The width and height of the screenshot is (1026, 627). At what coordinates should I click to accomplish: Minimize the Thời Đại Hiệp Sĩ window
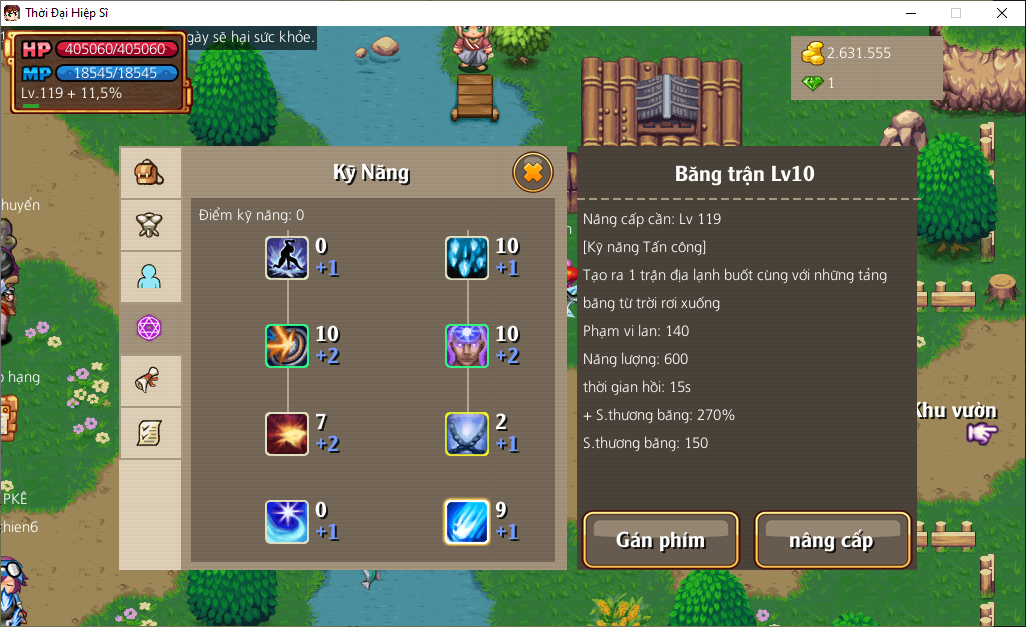(x=911, y=13)
